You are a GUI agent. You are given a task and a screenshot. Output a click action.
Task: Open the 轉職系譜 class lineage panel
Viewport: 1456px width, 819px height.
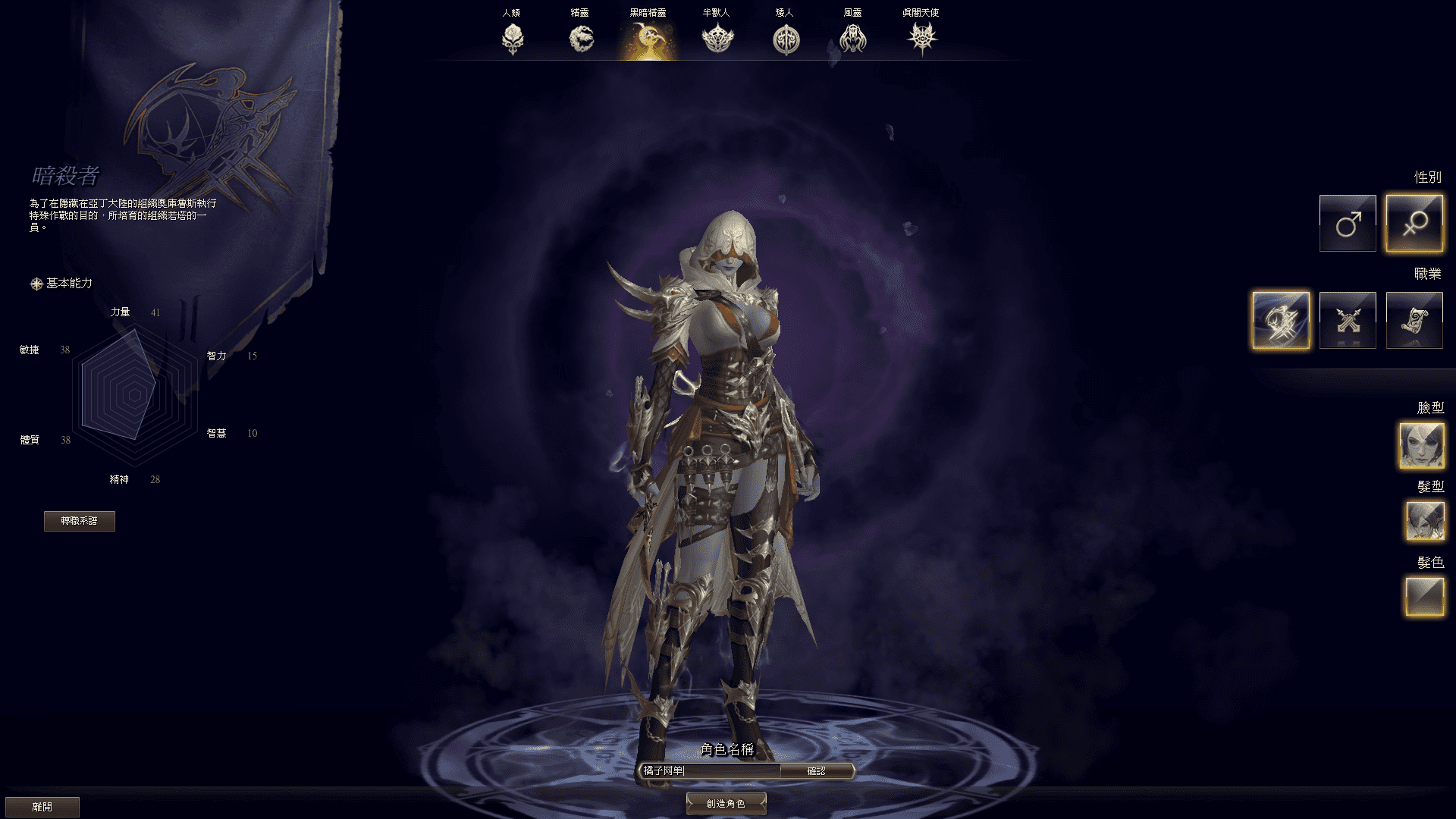coord(81,521)
